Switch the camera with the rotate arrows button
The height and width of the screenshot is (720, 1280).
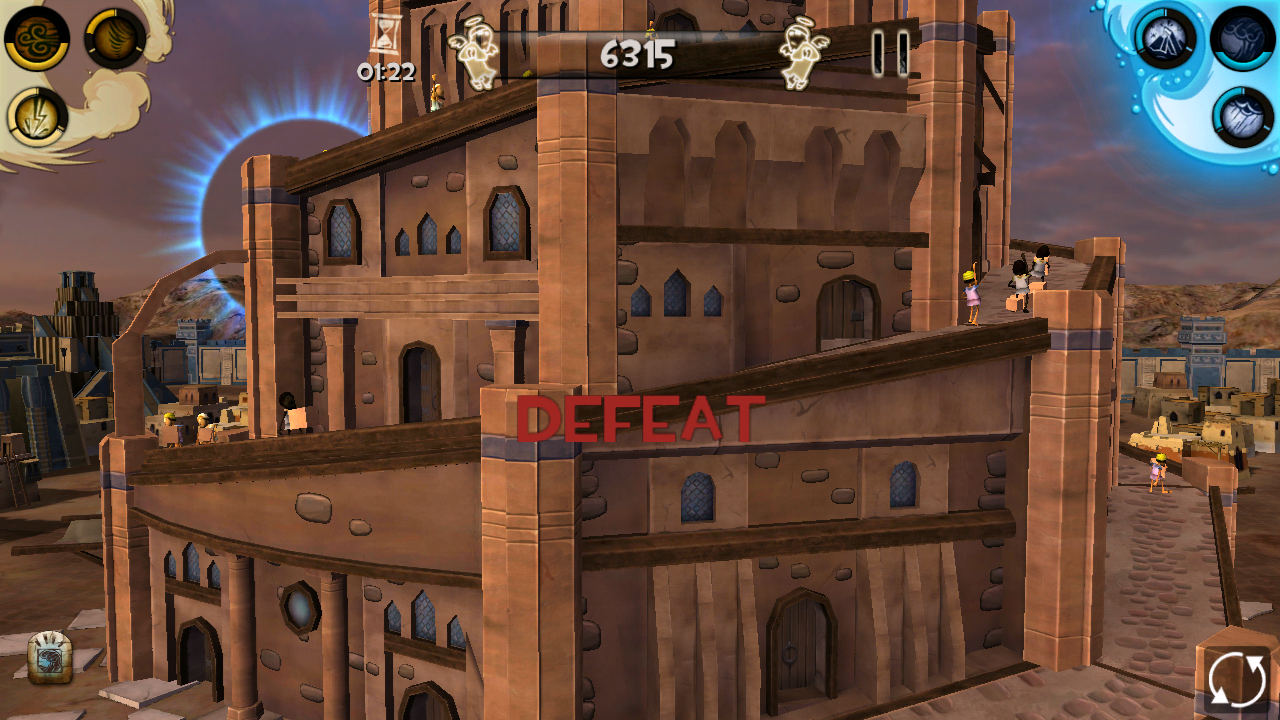pos(1237,678)
